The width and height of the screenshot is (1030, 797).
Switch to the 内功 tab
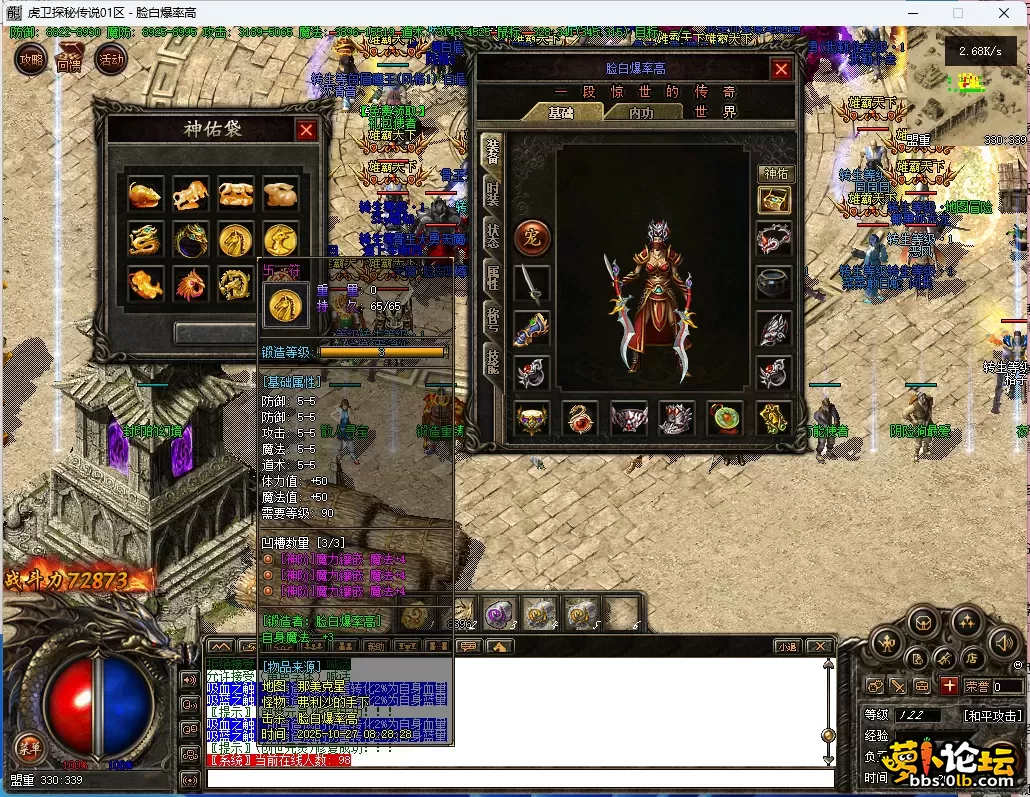coord(641,112)
